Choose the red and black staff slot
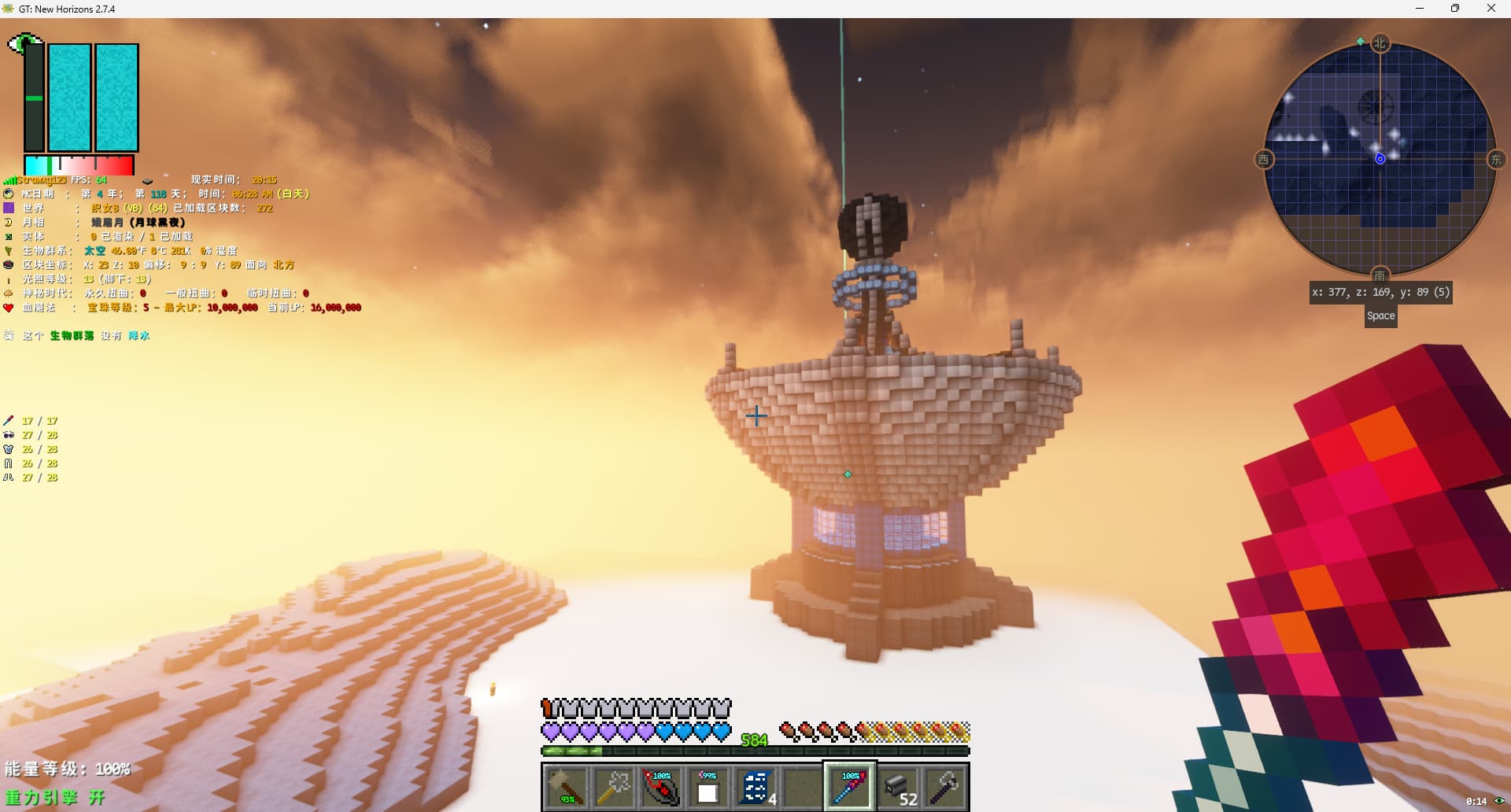The image size is (1511, 812). point(661,786)
